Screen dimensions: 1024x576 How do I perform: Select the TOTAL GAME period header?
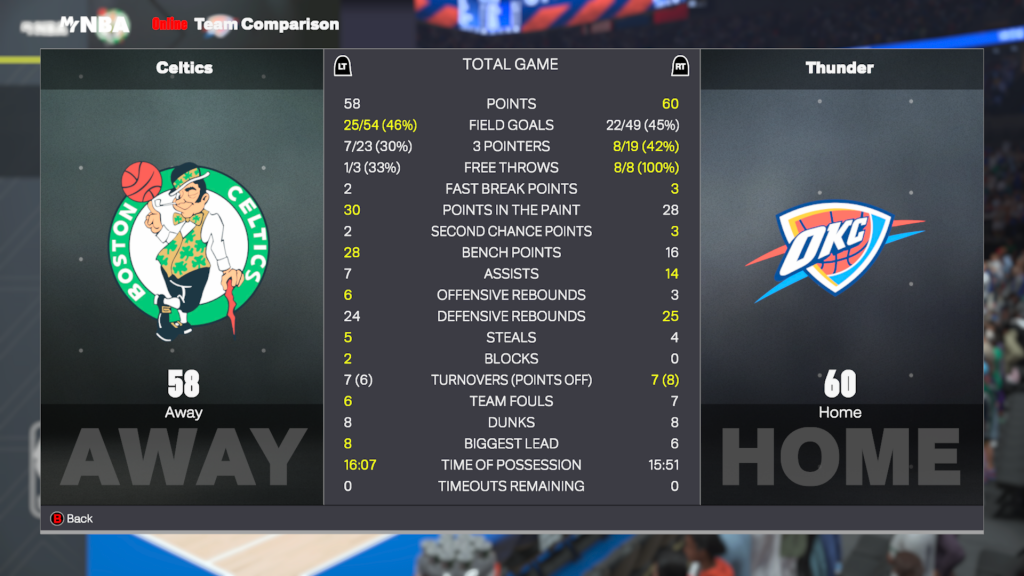click(510, 65)
